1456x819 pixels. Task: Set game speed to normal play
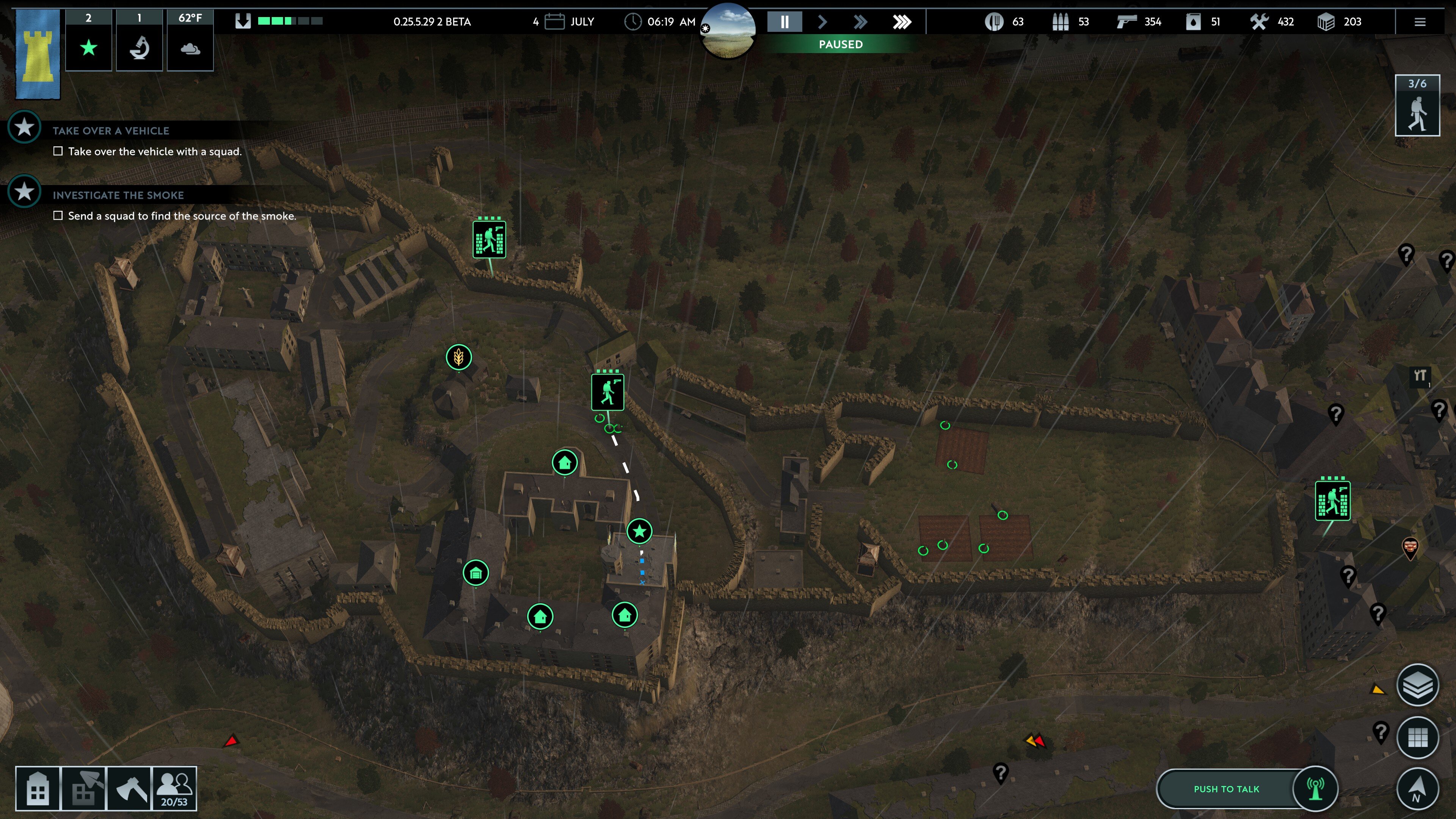click(822, 22)
